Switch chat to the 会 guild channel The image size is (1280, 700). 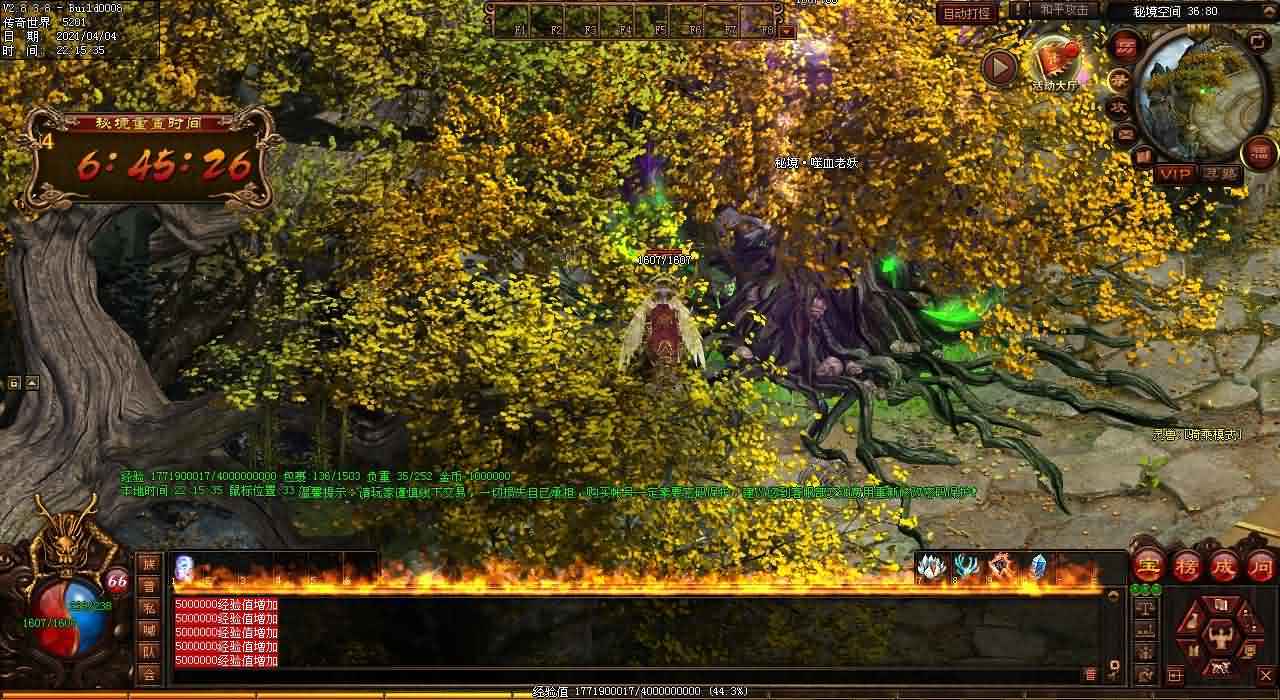tap(148, 673)
